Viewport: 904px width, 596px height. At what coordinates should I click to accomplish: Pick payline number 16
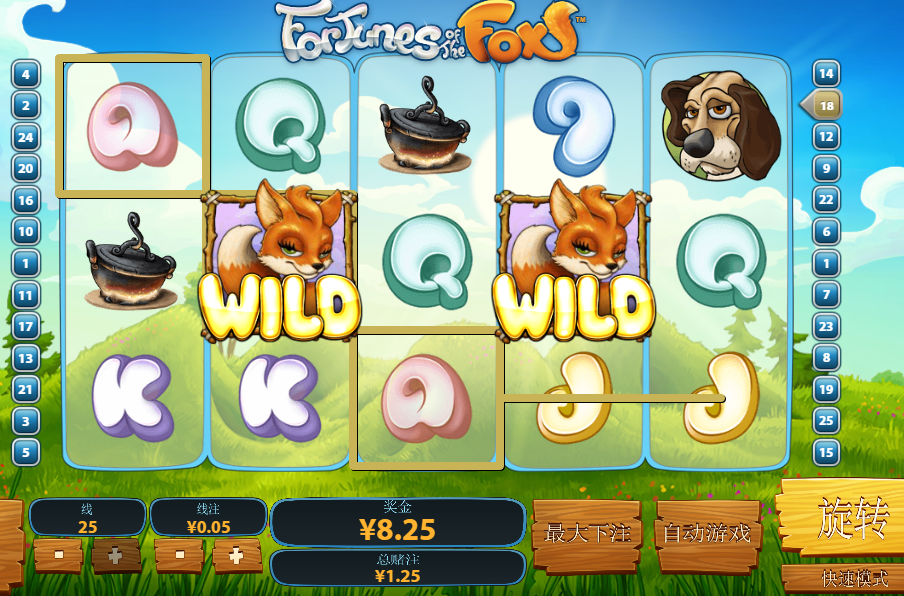click(25, 200)
